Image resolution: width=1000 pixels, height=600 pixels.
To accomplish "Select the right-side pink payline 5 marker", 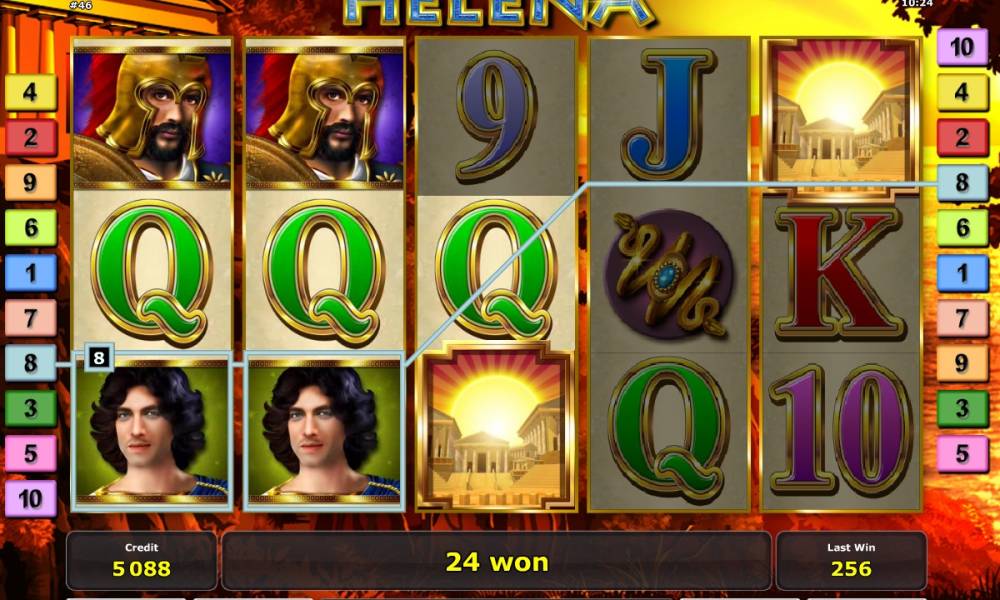I will click(962, 454).
